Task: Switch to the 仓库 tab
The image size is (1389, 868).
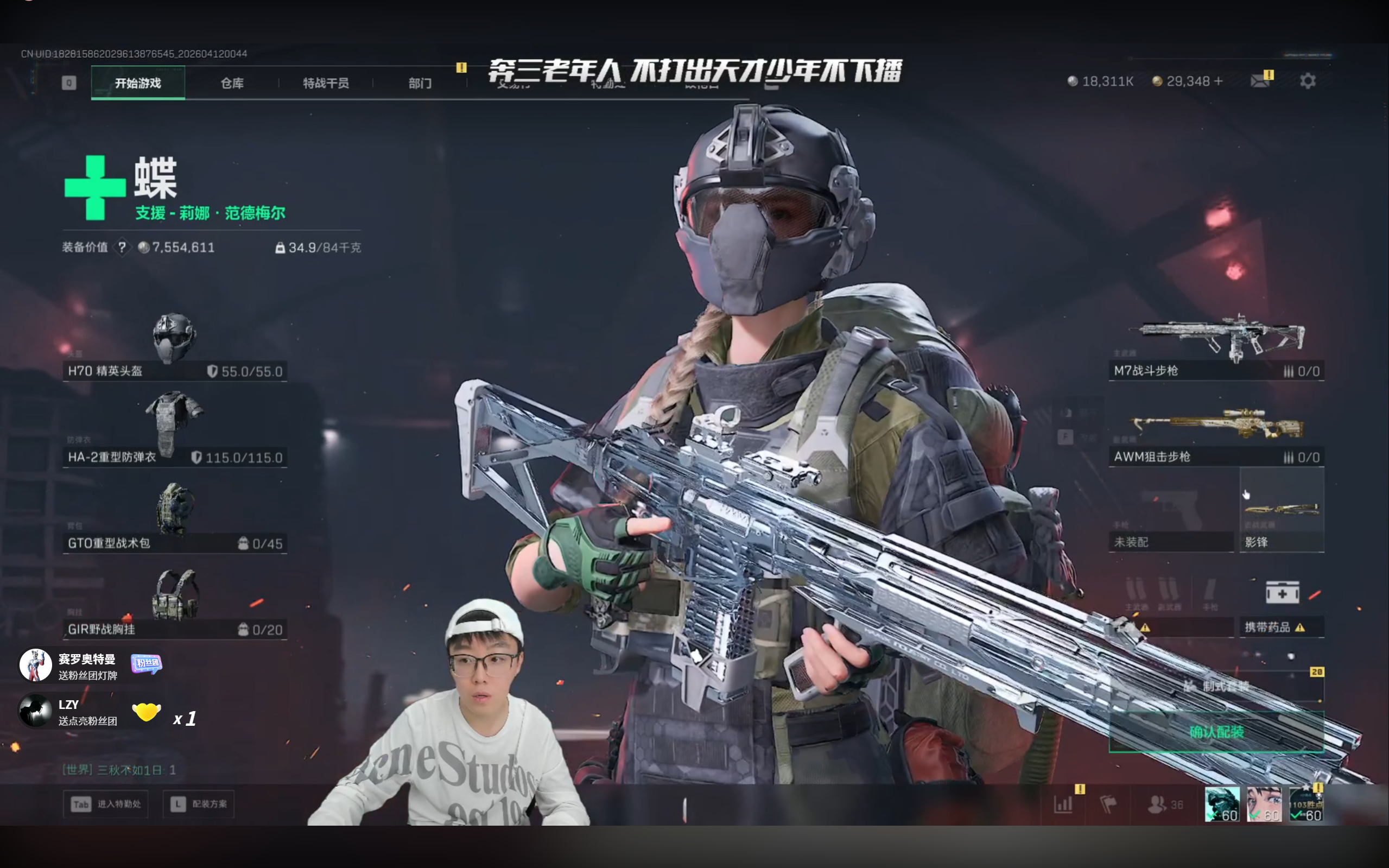Action: click(232, 82)
